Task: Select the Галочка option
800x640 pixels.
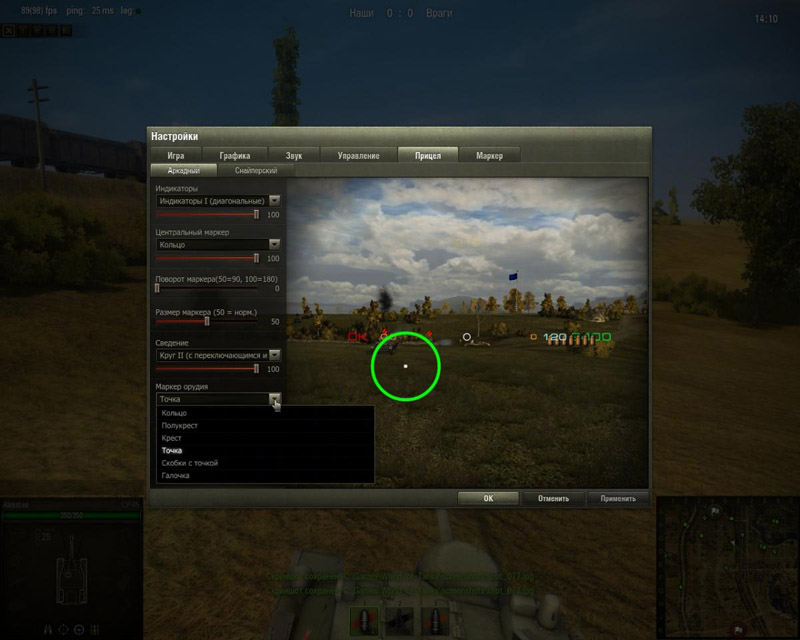Action: pos(176,476)
